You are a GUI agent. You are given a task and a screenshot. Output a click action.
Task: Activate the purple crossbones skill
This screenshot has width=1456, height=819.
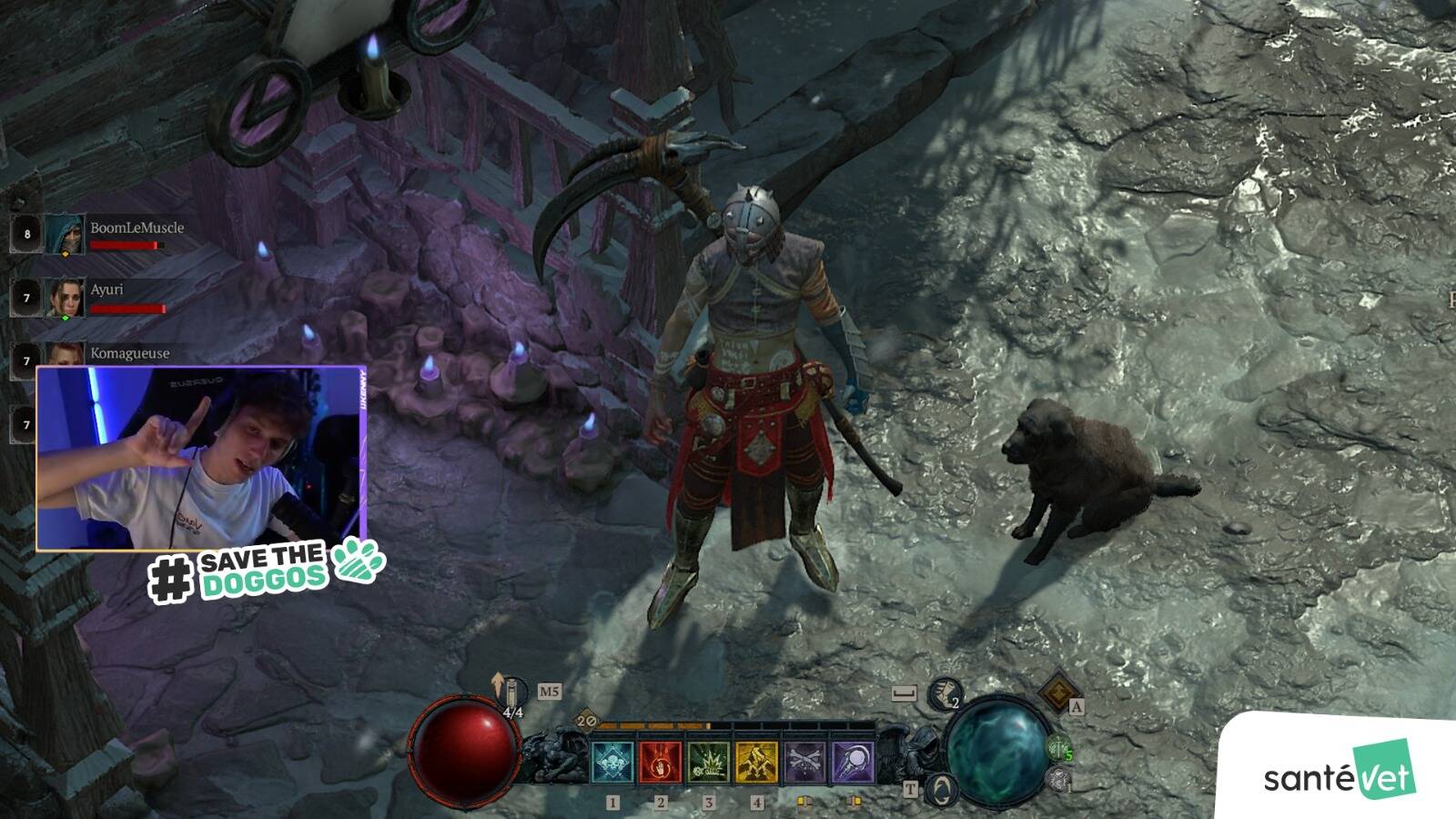[x=804, y=762]
